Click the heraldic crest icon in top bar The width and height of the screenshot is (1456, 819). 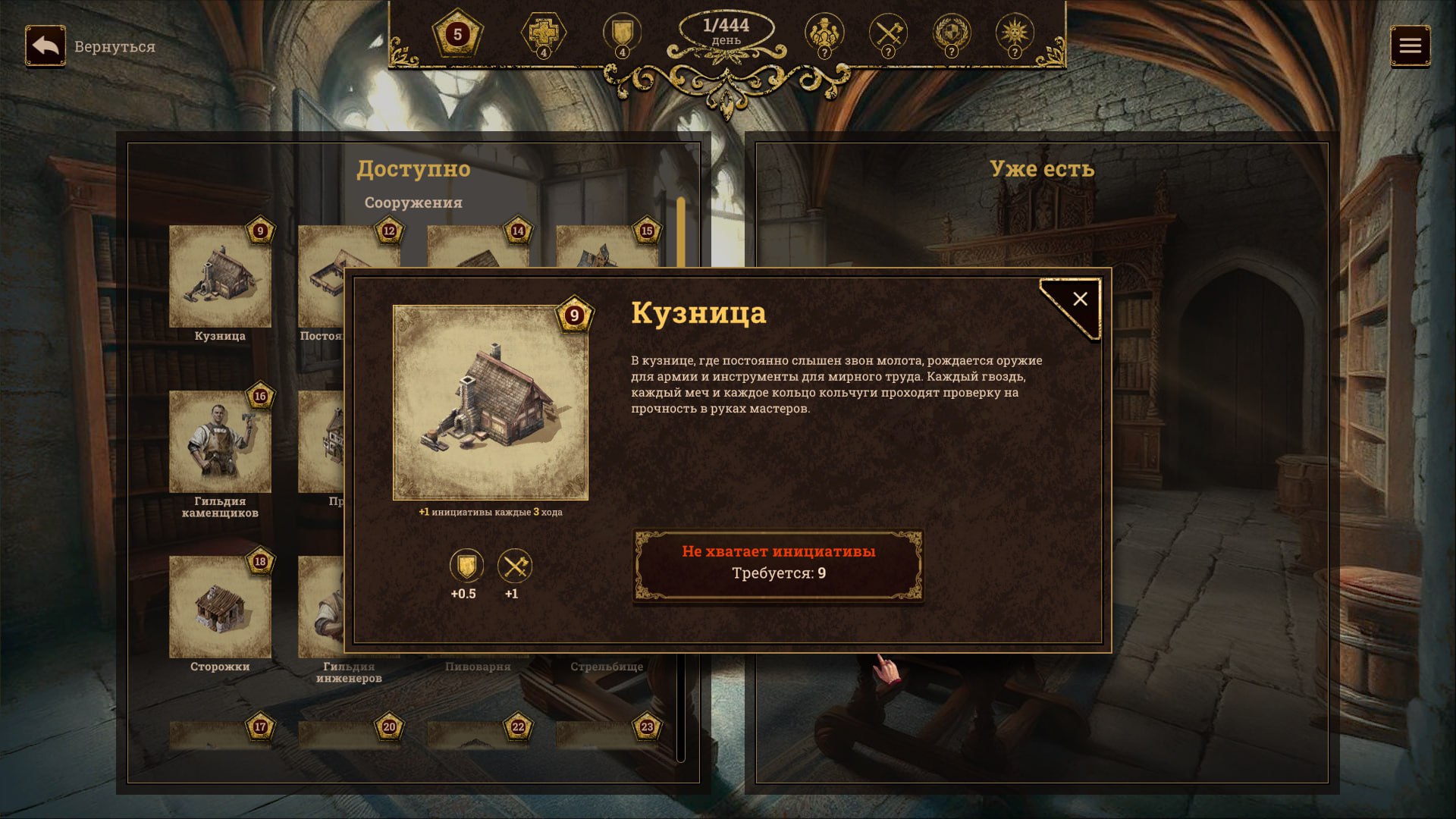tap(824, 33)
